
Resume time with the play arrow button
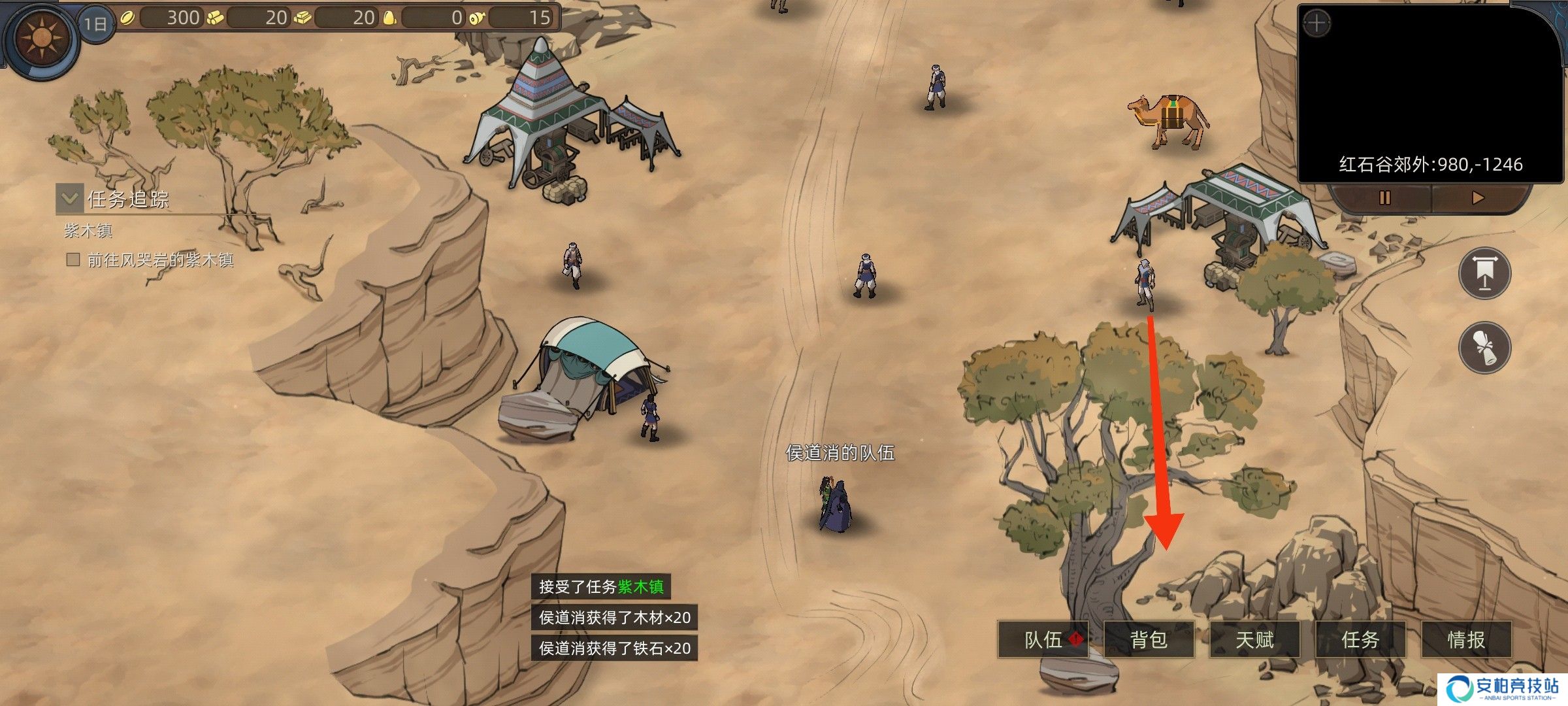(x=1478, y=197)
